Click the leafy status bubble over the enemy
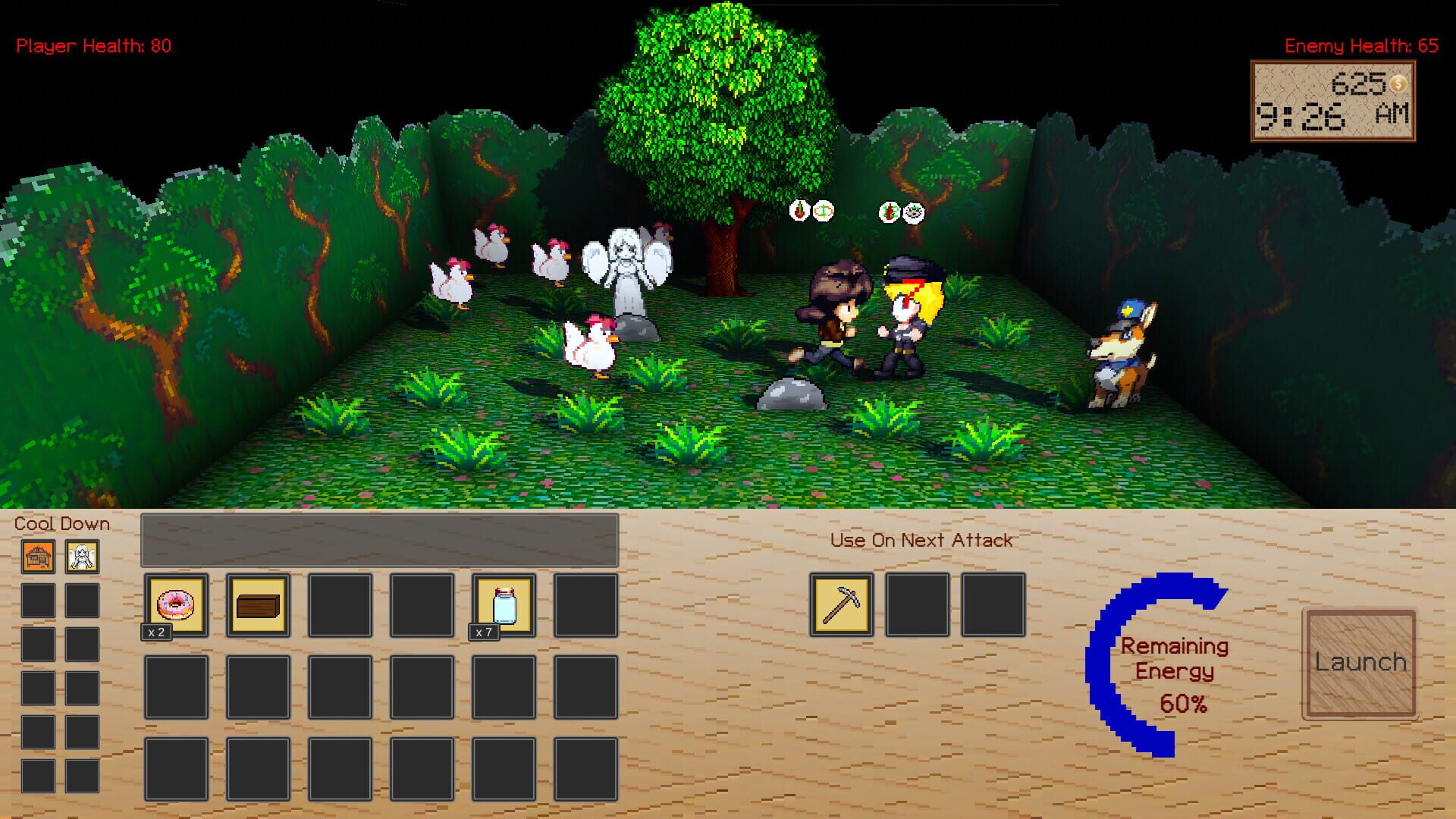The image size is (1456, 819). pyautogui.click(x=913, y=212)
